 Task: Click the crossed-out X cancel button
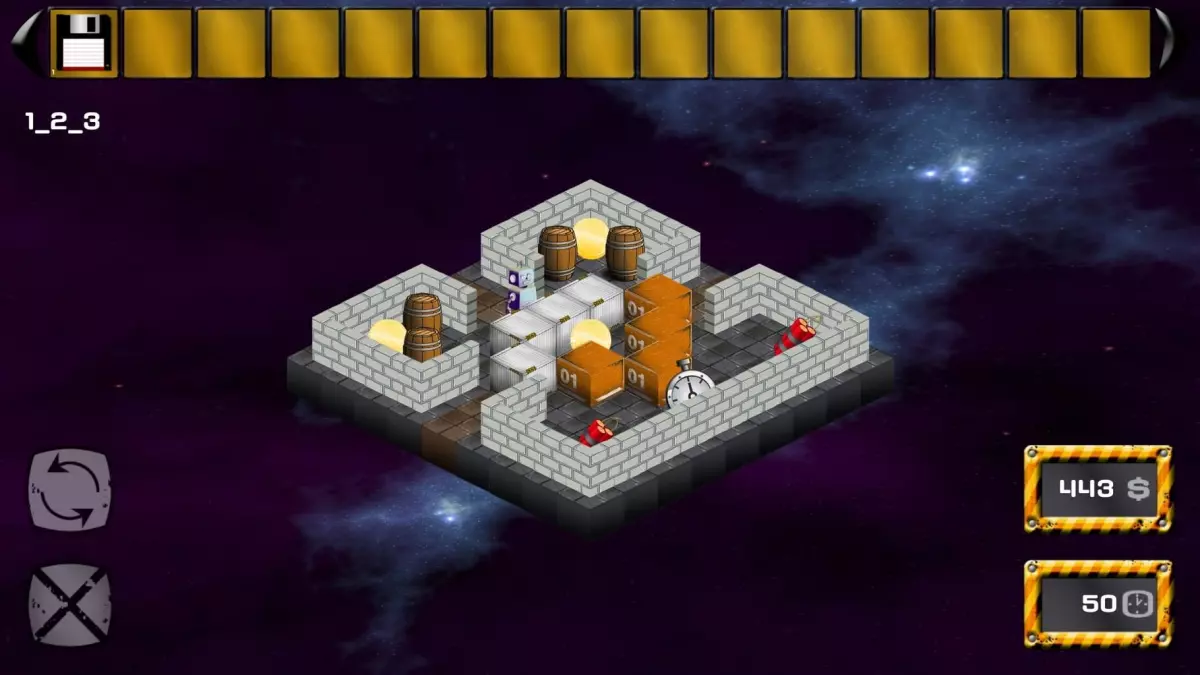click(x=70, y=603)
